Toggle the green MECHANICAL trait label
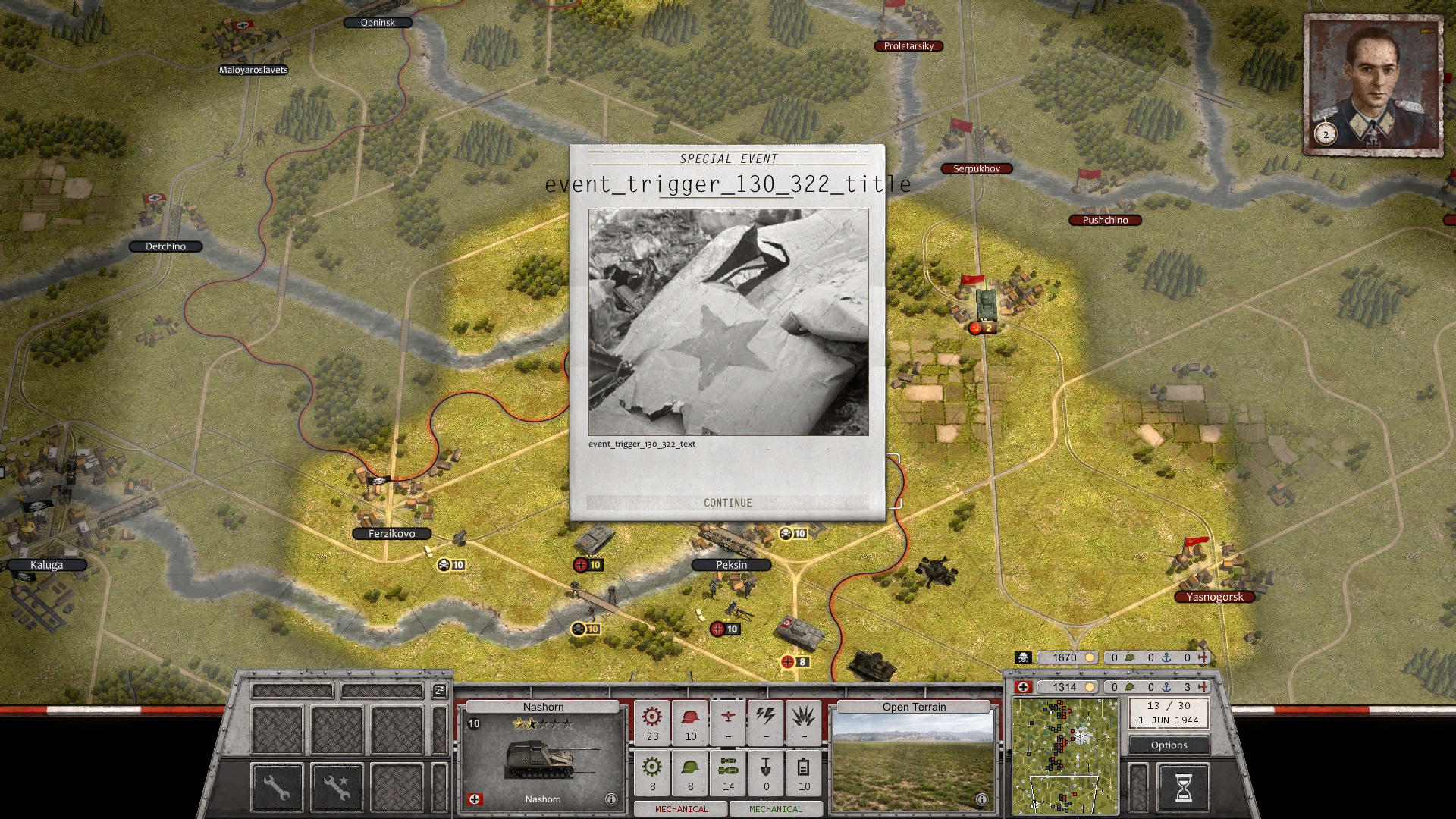This screenshot has height=819, width=1456. (x=775, y=809)
